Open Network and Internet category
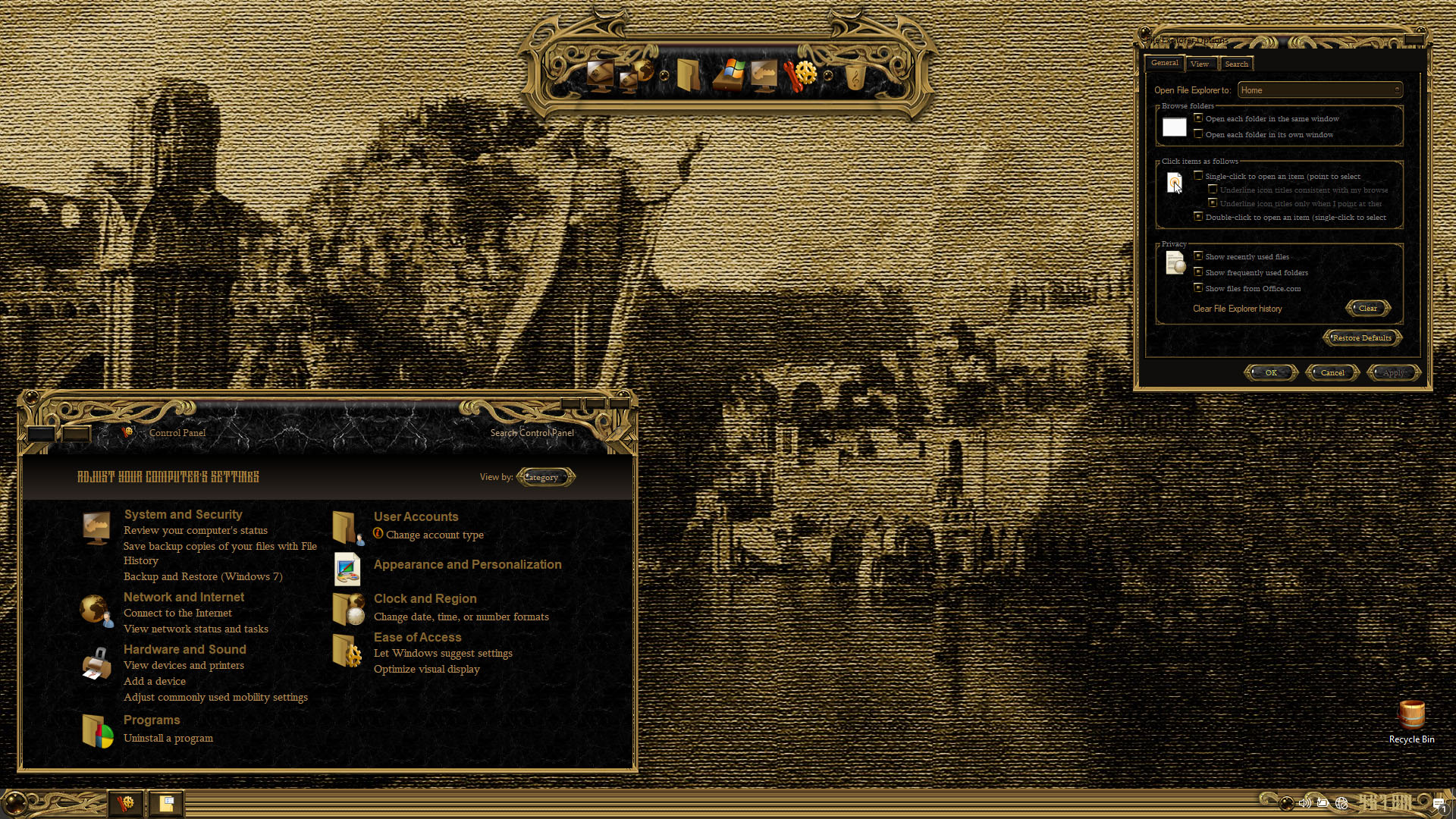Viewport: 1456px width, 819px height. 184,597
